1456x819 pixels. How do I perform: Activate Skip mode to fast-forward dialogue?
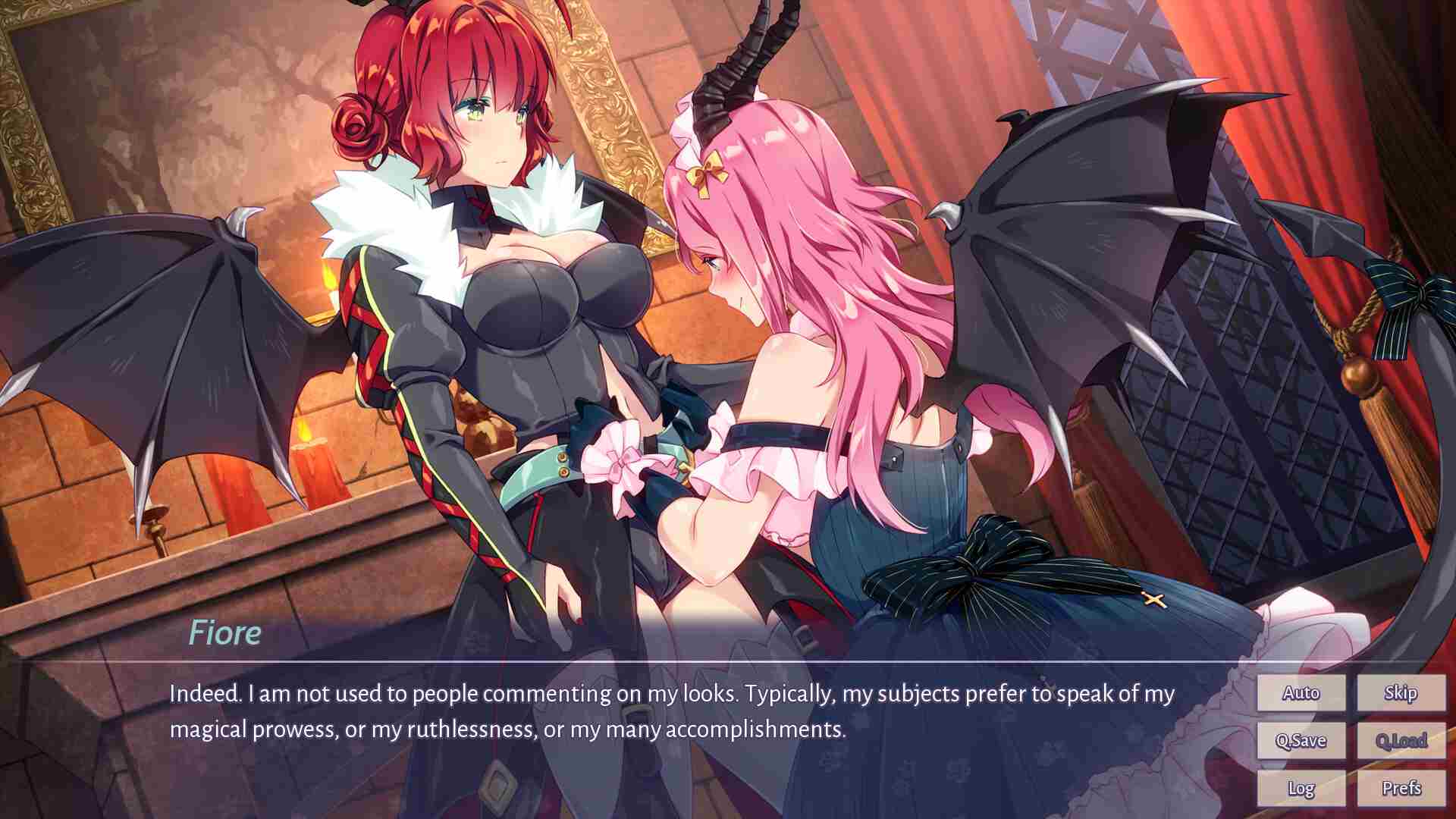(1401, 692)
